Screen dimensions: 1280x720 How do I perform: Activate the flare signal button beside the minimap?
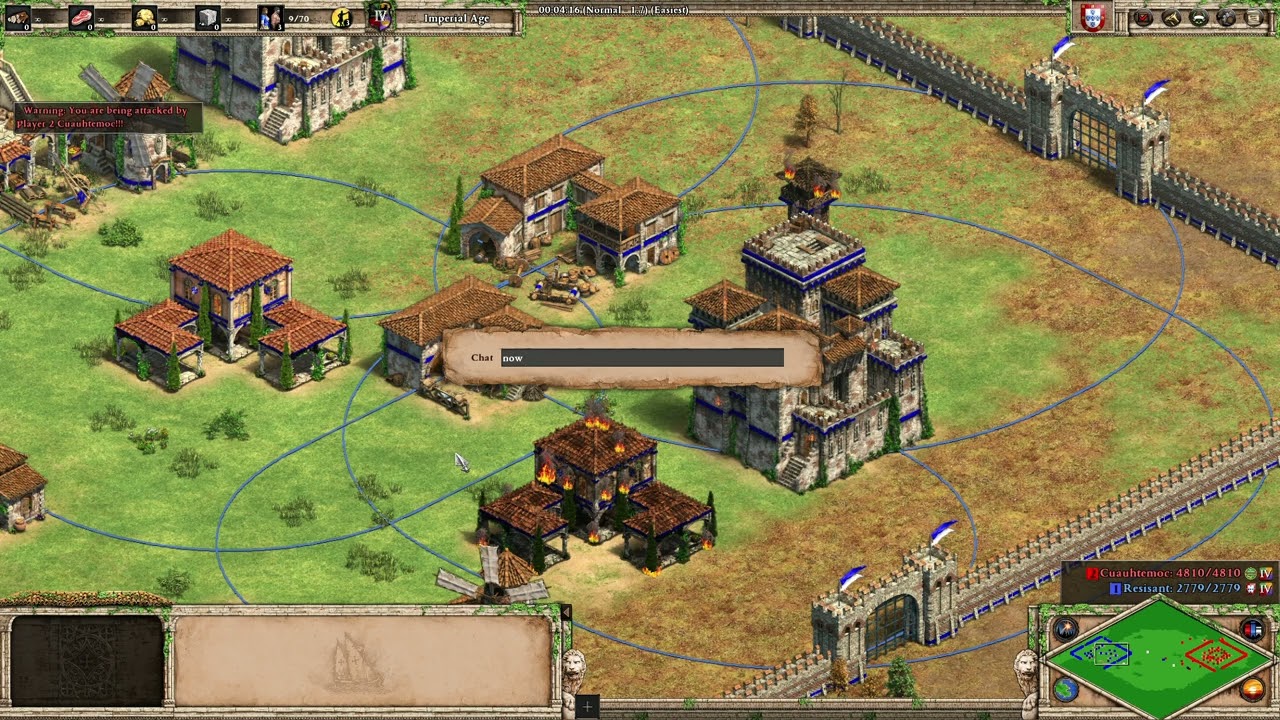click(x=1064, y=629)
